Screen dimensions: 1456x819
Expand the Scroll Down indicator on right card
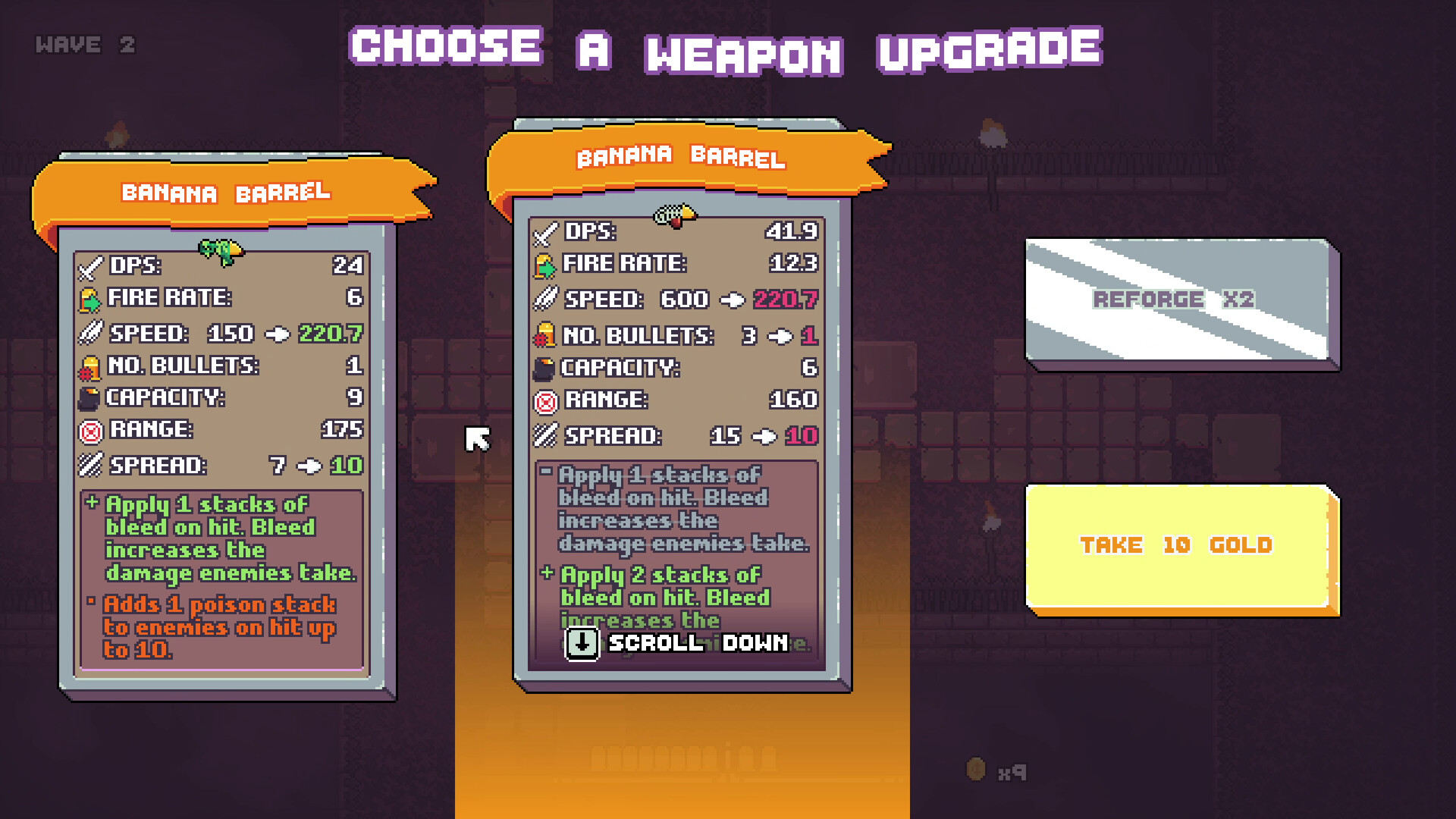pos(677,644)
